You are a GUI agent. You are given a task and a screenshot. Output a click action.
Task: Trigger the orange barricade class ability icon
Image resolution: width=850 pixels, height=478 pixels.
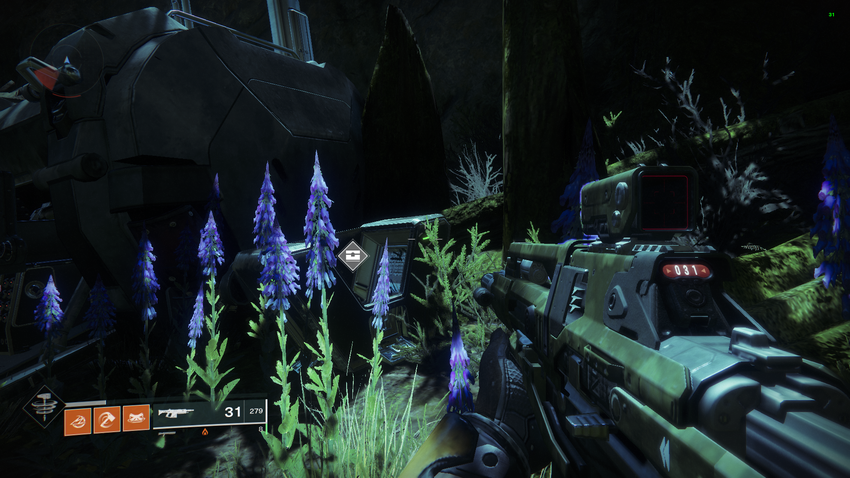coord(136,418)
